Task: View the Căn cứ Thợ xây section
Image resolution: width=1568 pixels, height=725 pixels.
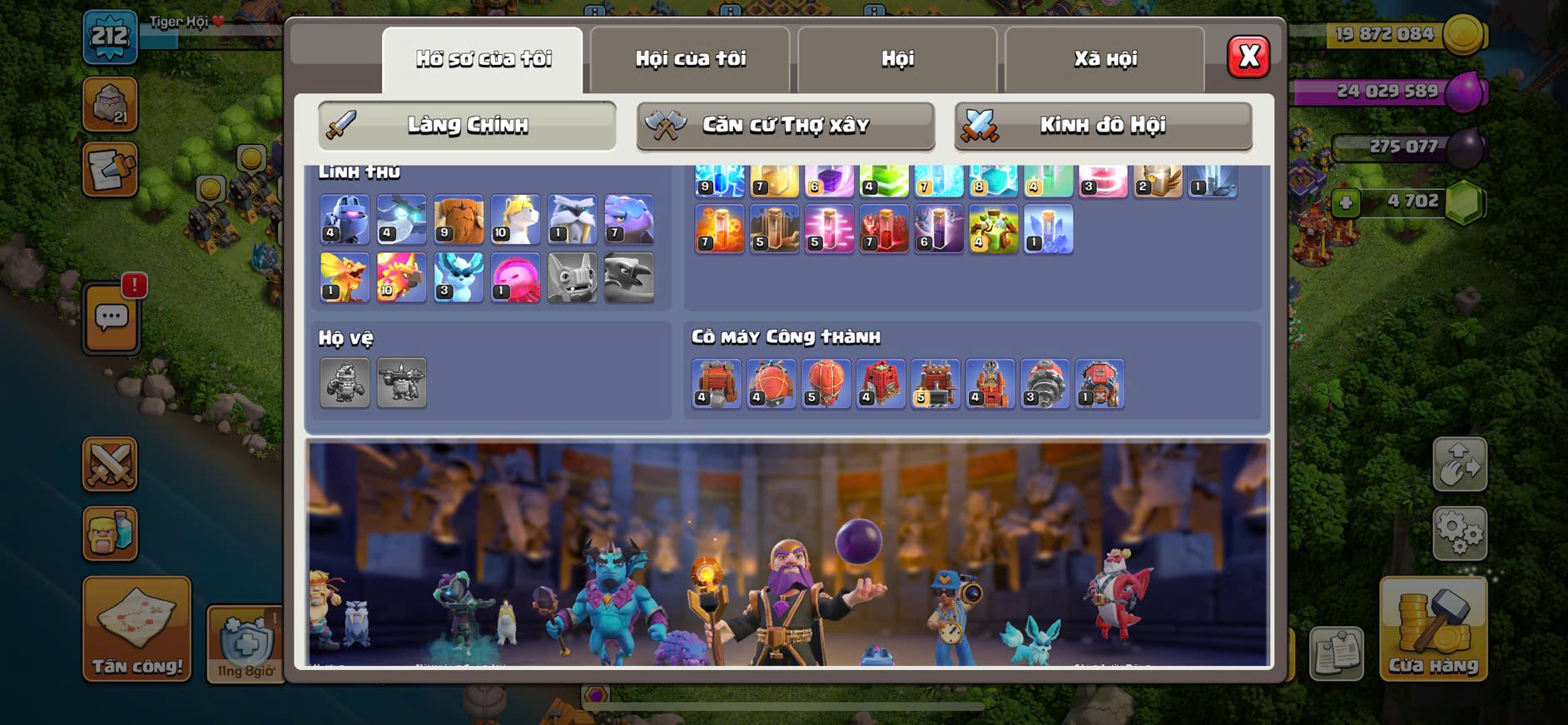Action: (785, 126)
